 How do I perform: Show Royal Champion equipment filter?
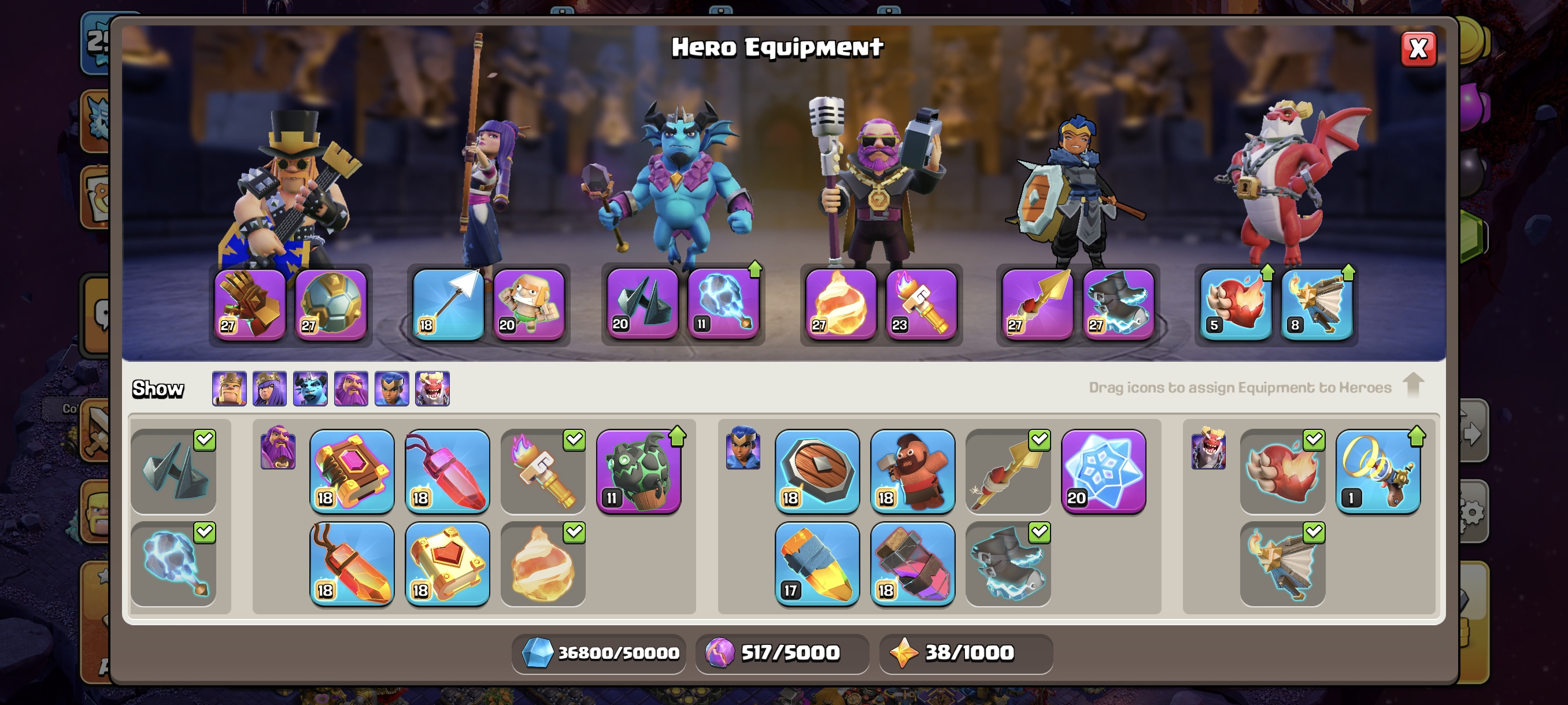click(x=391, y=388)
